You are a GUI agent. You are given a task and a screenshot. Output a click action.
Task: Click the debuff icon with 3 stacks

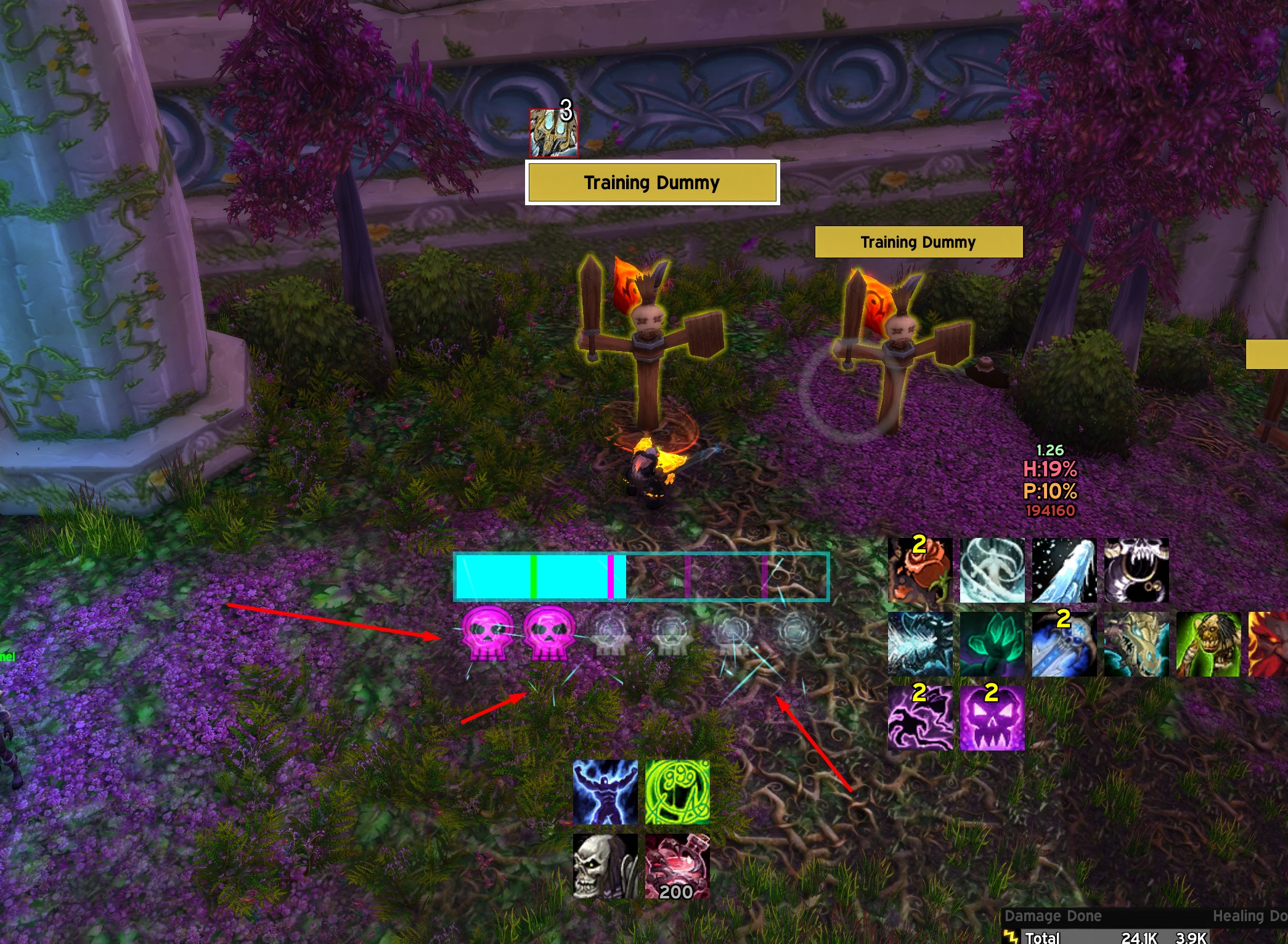click(553, 132)
